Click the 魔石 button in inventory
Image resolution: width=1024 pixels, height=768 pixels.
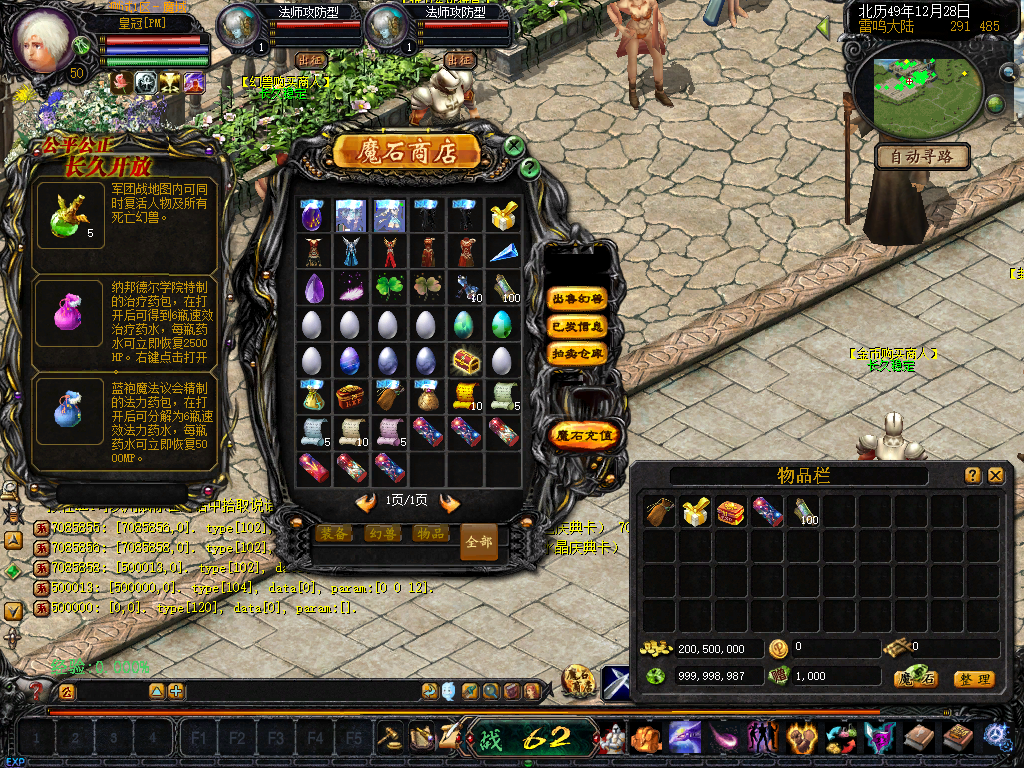tap(916, 679)
